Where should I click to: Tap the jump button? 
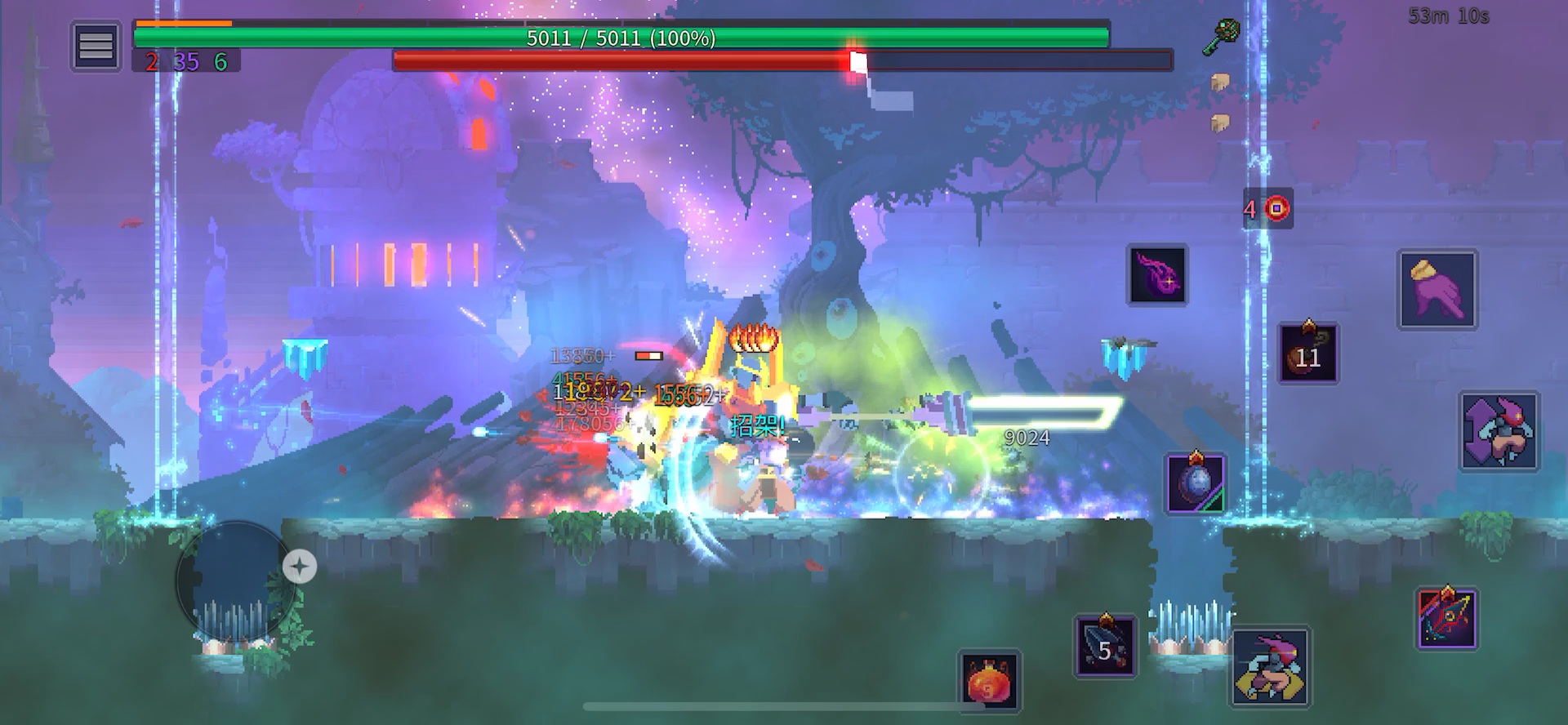coord(1499,431)
